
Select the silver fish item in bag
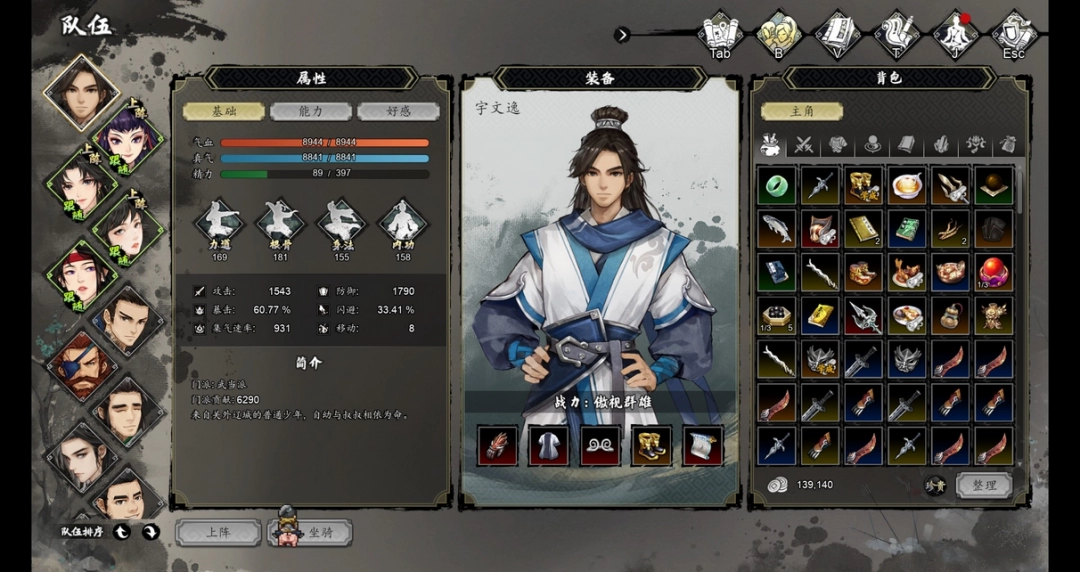pyautogui.click(x=776, y=229)
